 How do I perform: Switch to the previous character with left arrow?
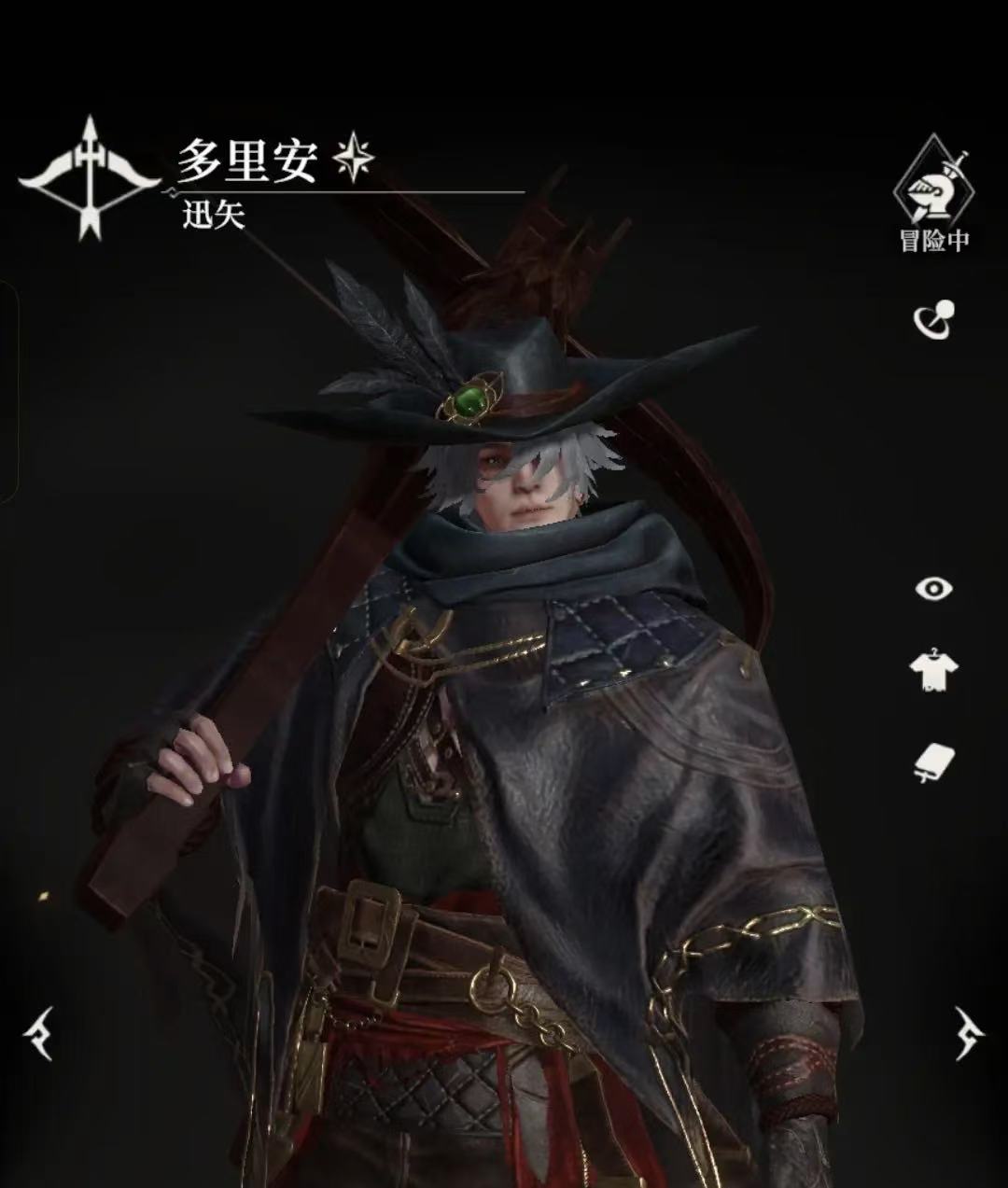[39, 1033]
